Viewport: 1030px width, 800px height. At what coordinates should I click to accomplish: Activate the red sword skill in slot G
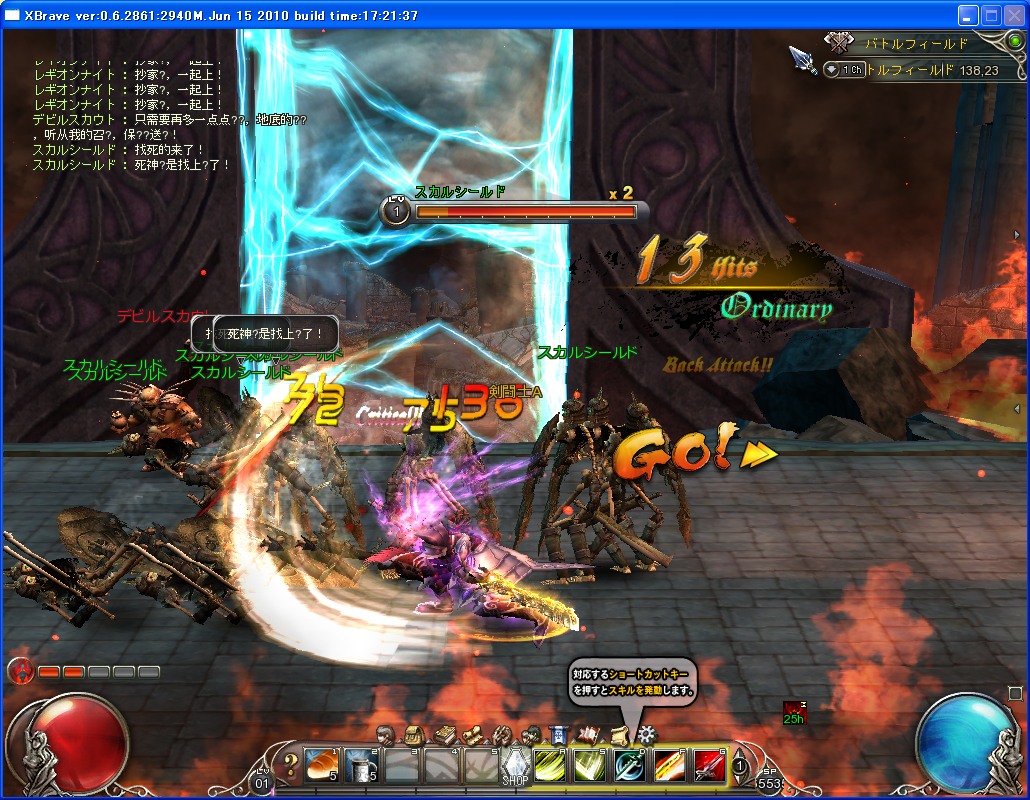pos(708,767)
